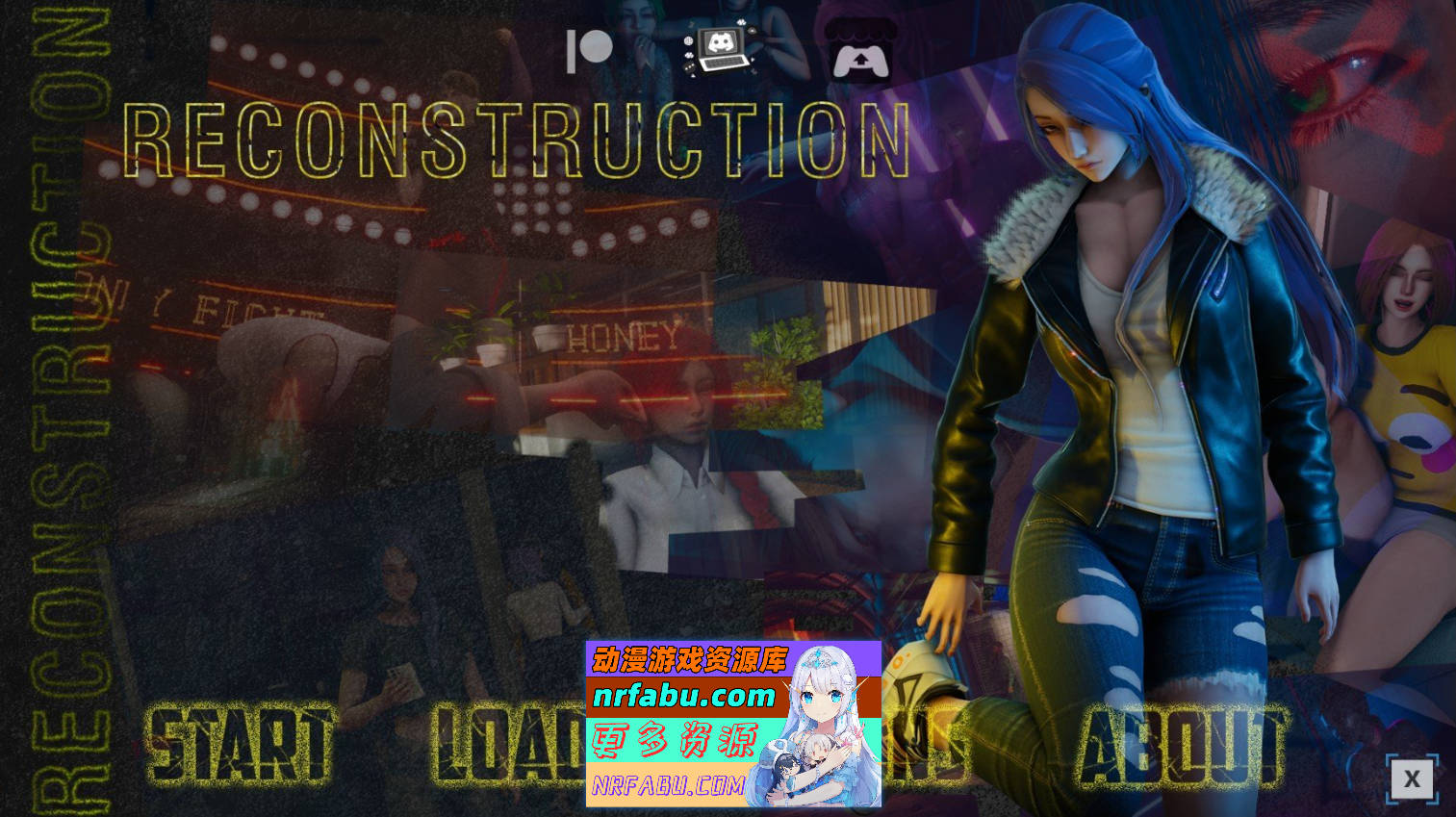Viewport: 1456px width, 817px height.
Task: Click the speech bubble near the Discord laptop
Action: pos(689,66)
